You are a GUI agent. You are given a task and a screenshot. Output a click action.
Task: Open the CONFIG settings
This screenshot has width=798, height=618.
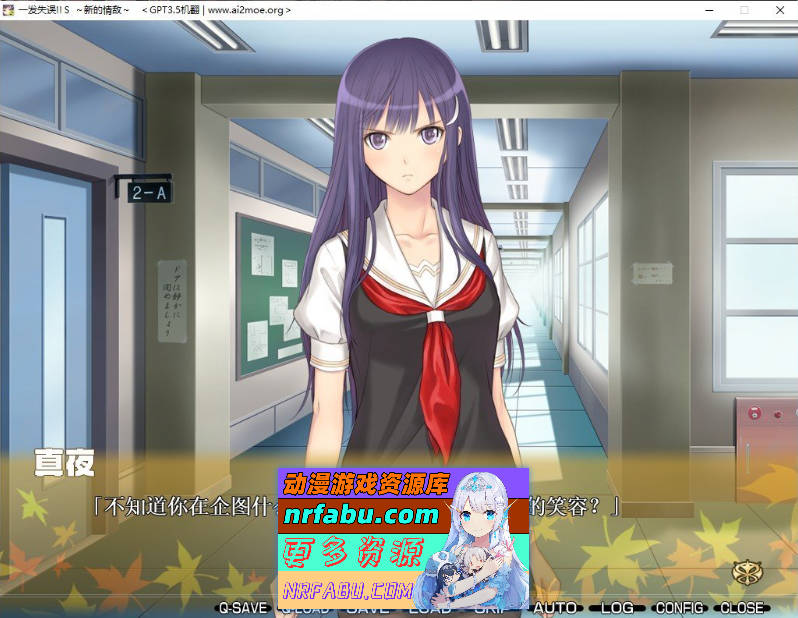coord(680,607)
